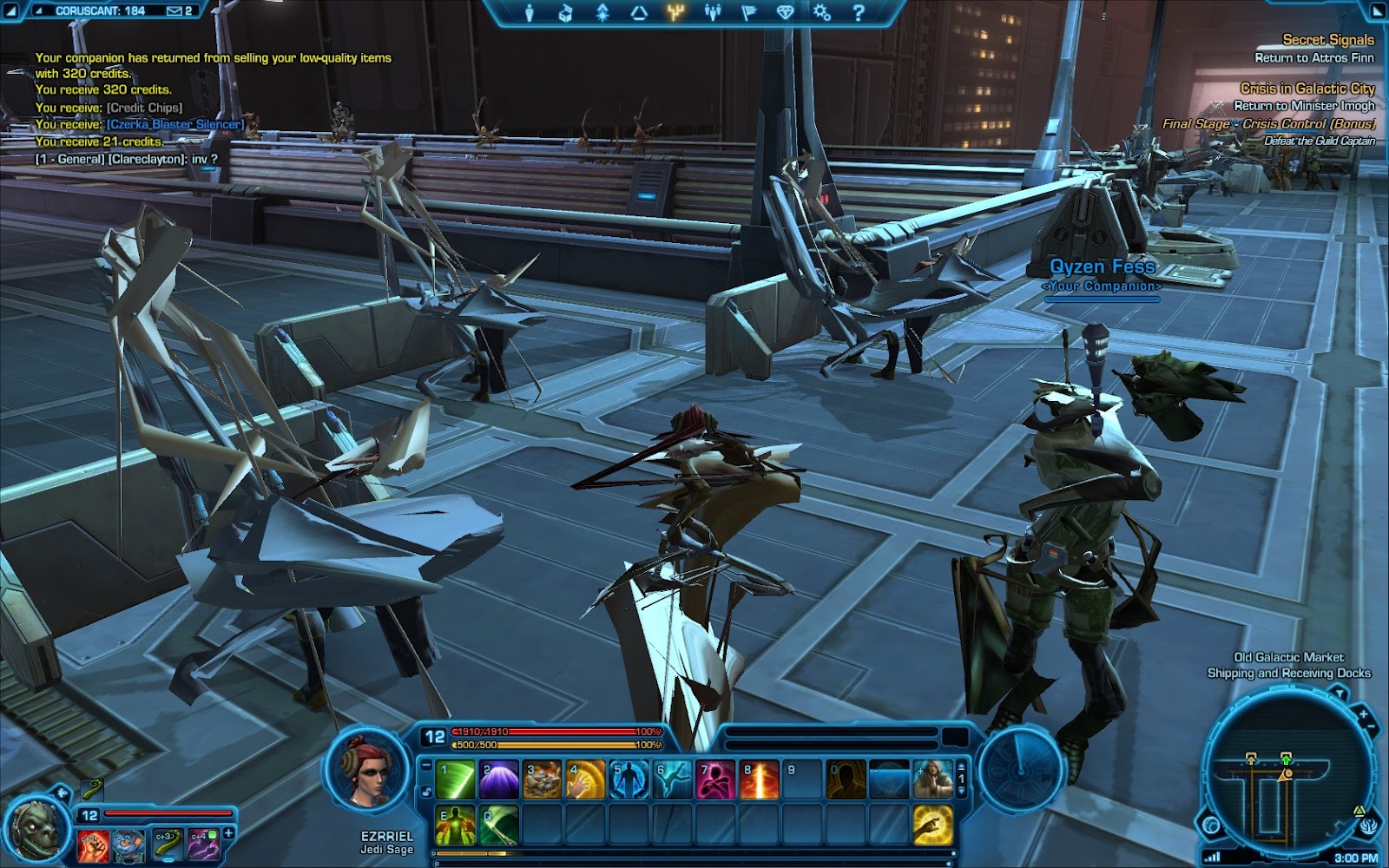Select the Crisis in Galactic City quest tracker entry
Screen dimensions: 1389x868
1307,89
